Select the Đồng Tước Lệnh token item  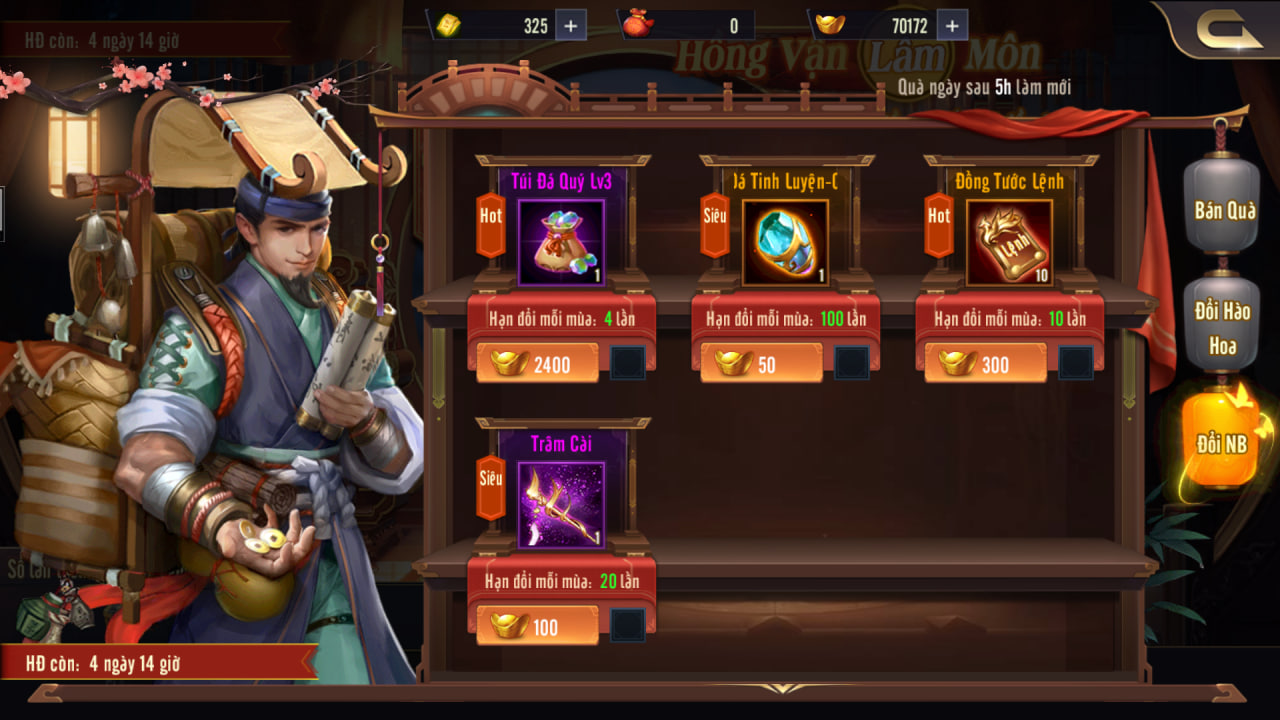(1009, 243)
